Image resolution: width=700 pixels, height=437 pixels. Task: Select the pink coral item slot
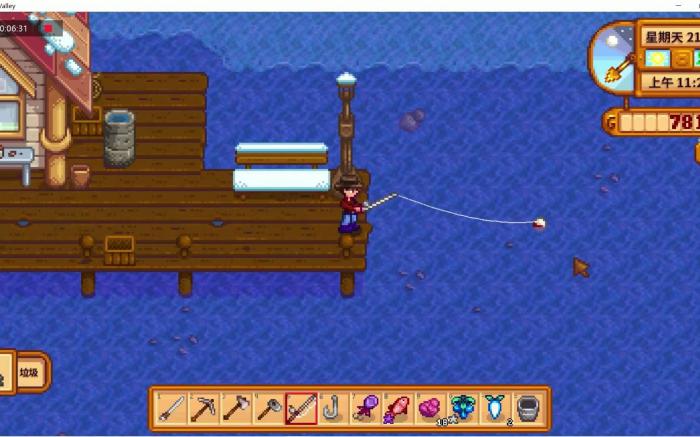430,408
